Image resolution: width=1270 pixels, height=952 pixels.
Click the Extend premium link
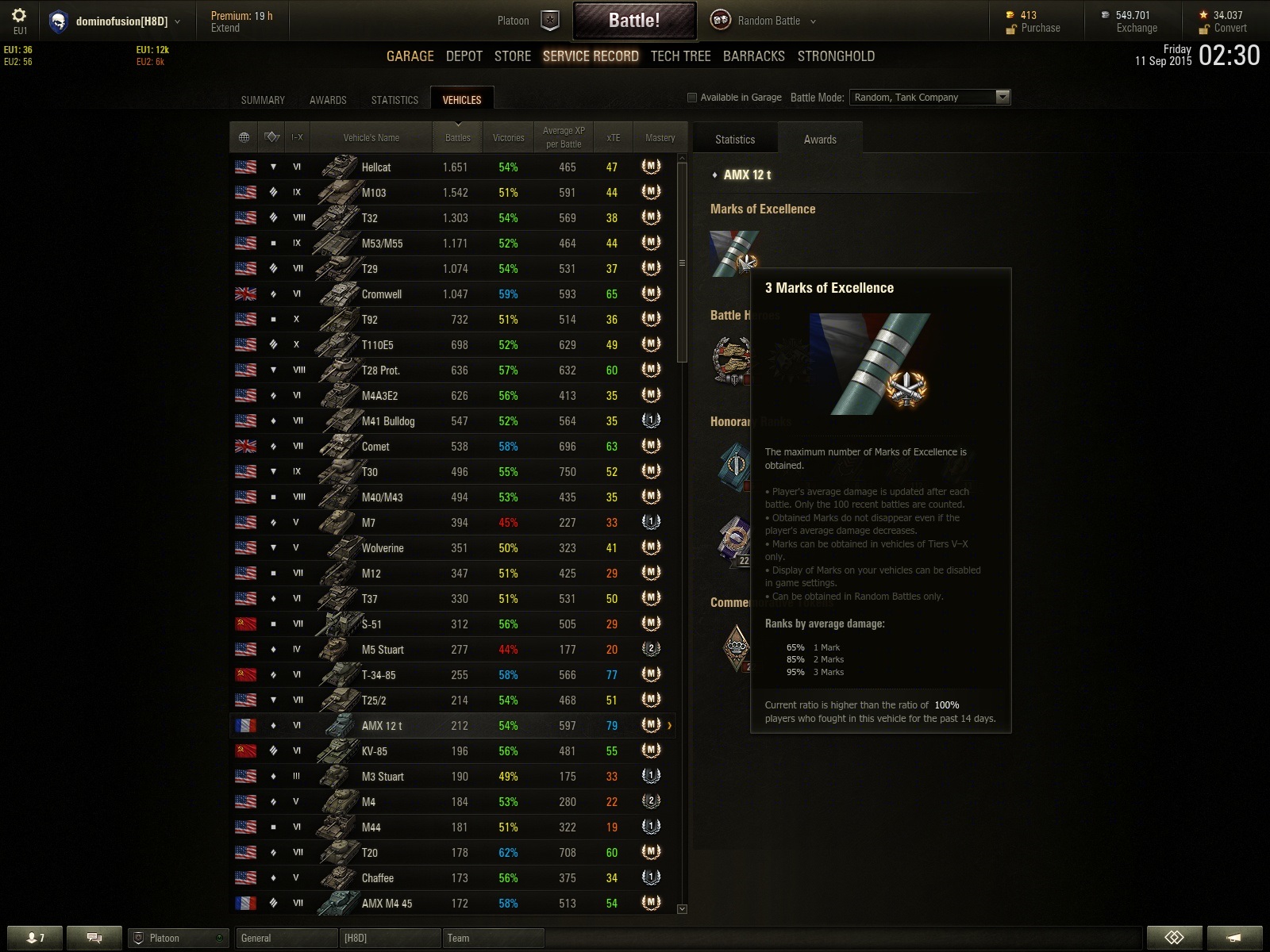pyautogui.click(x=225, y=28)
